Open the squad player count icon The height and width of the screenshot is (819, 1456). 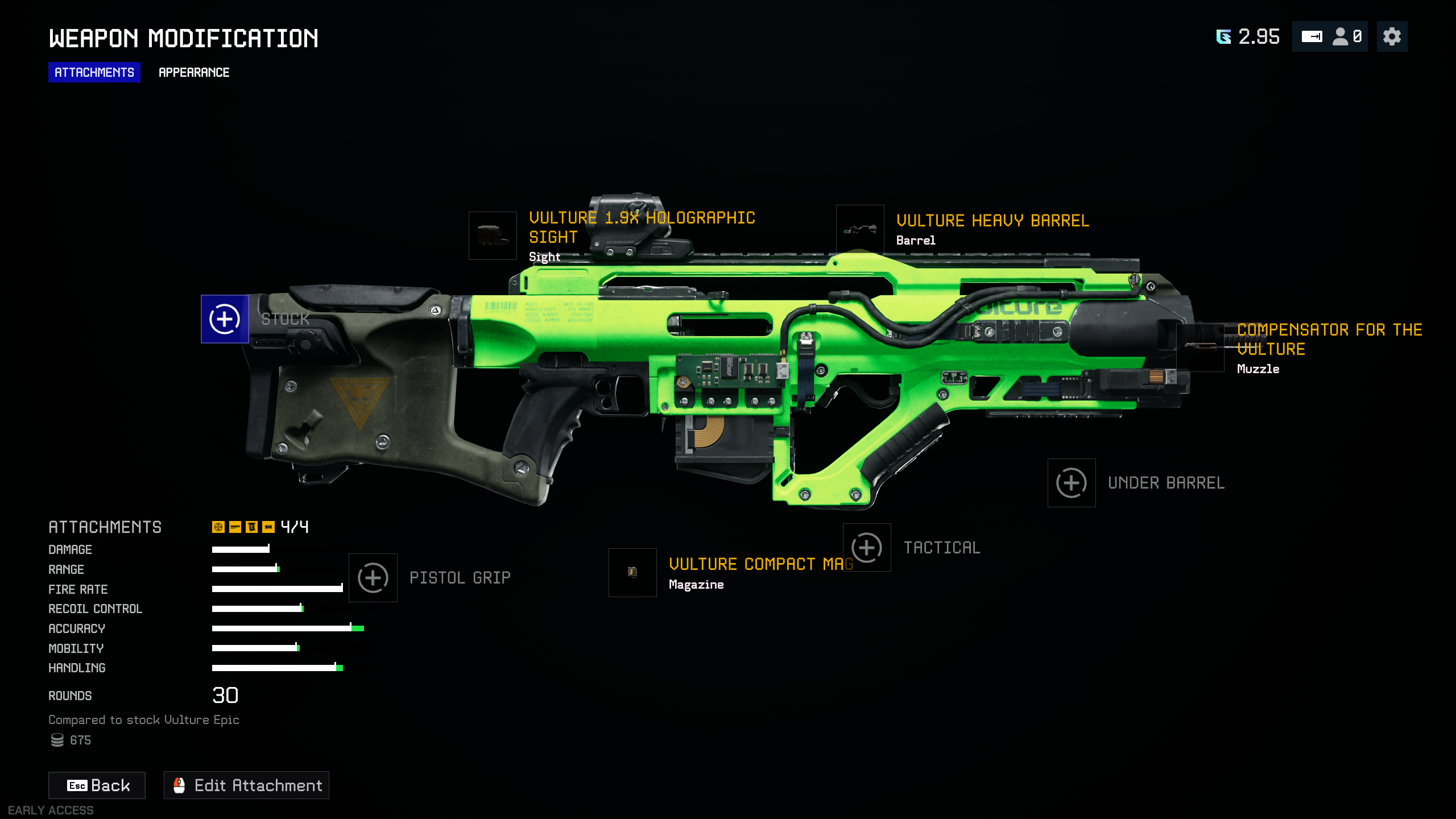coord(1347,37)
